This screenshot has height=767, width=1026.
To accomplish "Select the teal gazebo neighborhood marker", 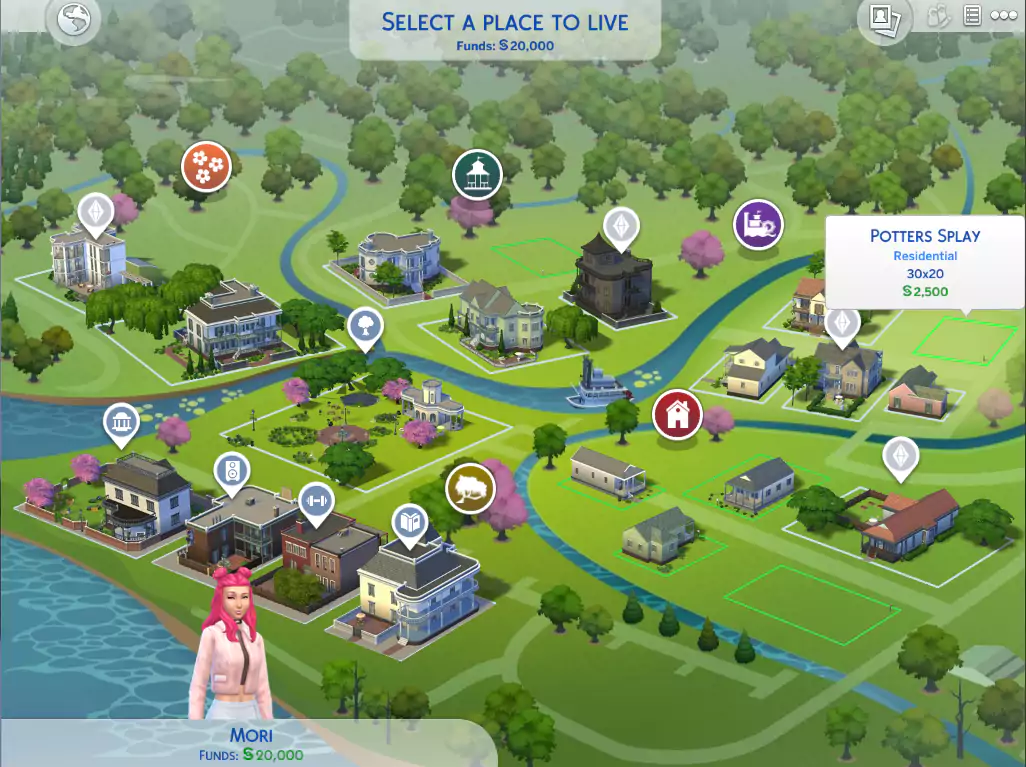I will (x=477, y=174).
